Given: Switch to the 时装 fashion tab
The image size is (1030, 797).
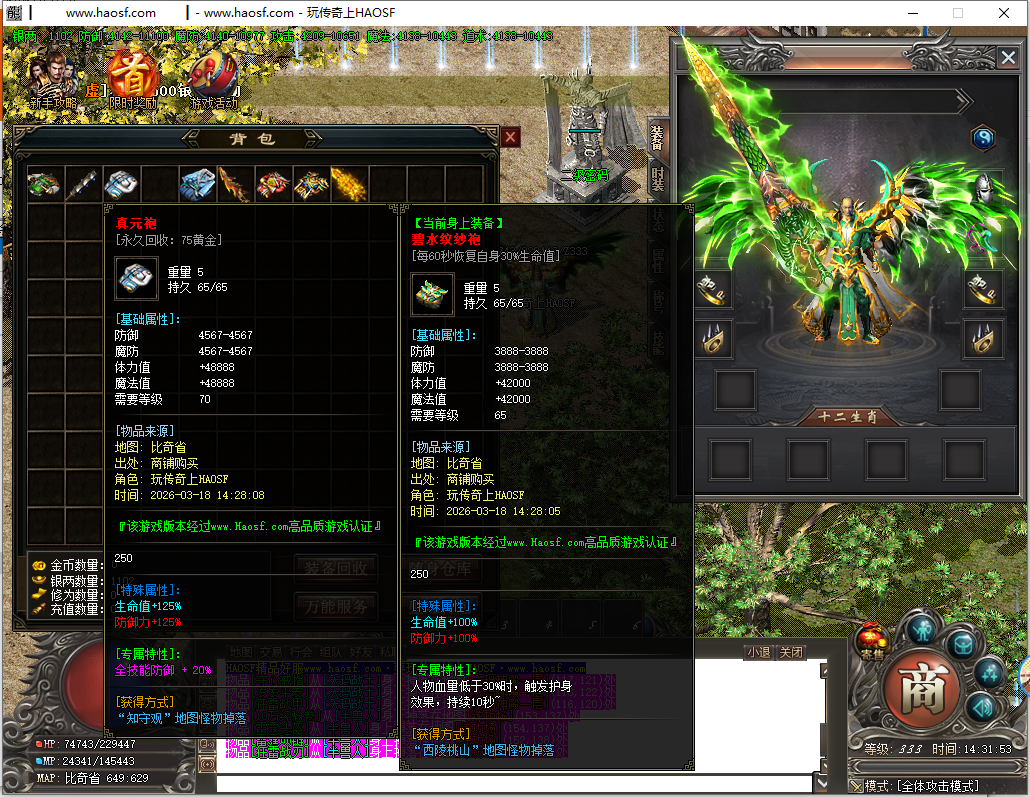Looking at the screenshot, I should click(x=657, y=179).
